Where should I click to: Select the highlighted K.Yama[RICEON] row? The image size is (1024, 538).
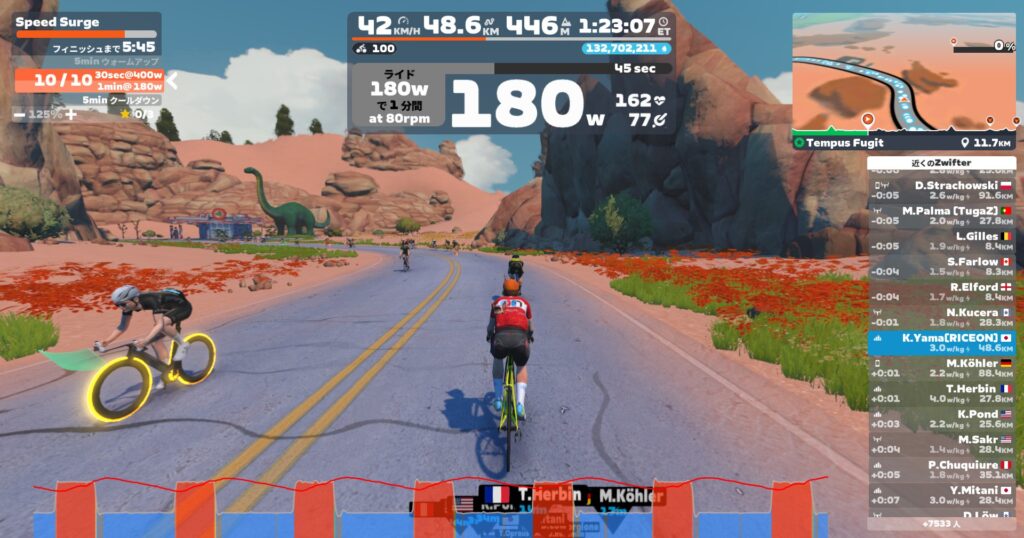coord(941,344)
